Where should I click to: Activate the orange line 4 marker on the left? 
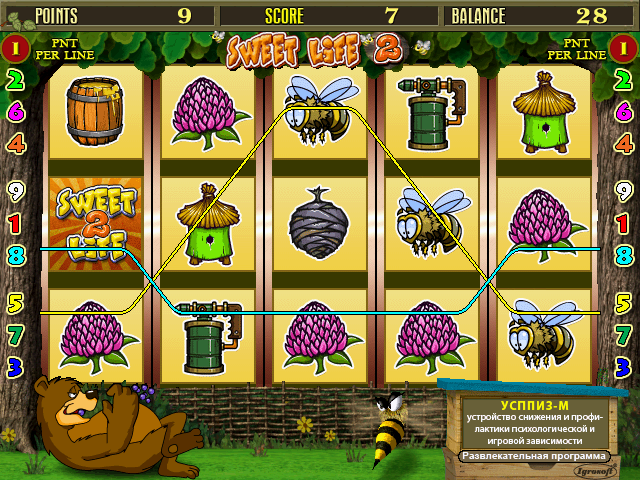pos(15,143)
